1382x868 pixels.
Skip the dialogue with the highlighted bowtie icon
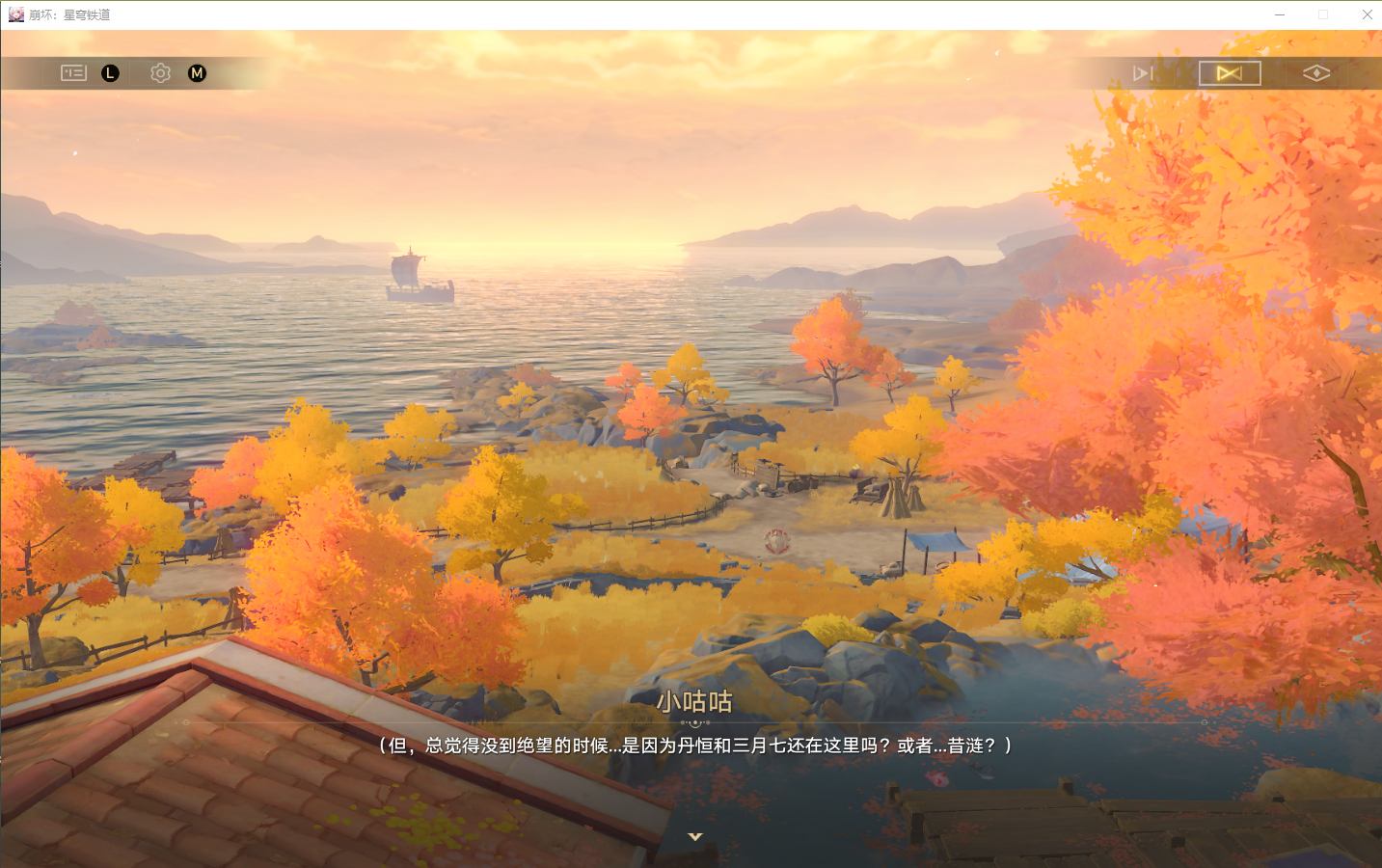coord(1230,73)
